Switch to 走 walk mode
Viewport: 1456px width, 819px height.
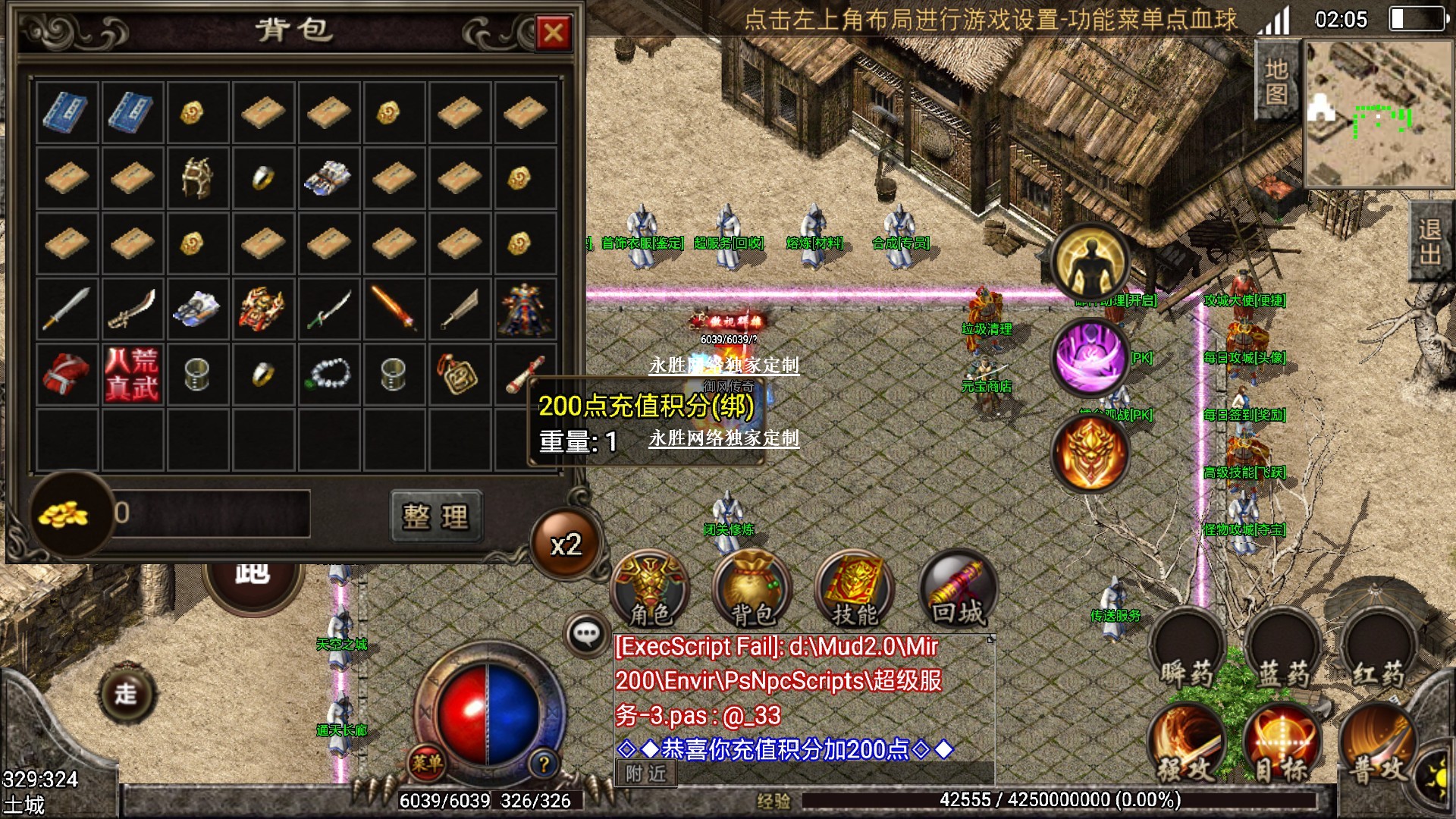[126, 693]
